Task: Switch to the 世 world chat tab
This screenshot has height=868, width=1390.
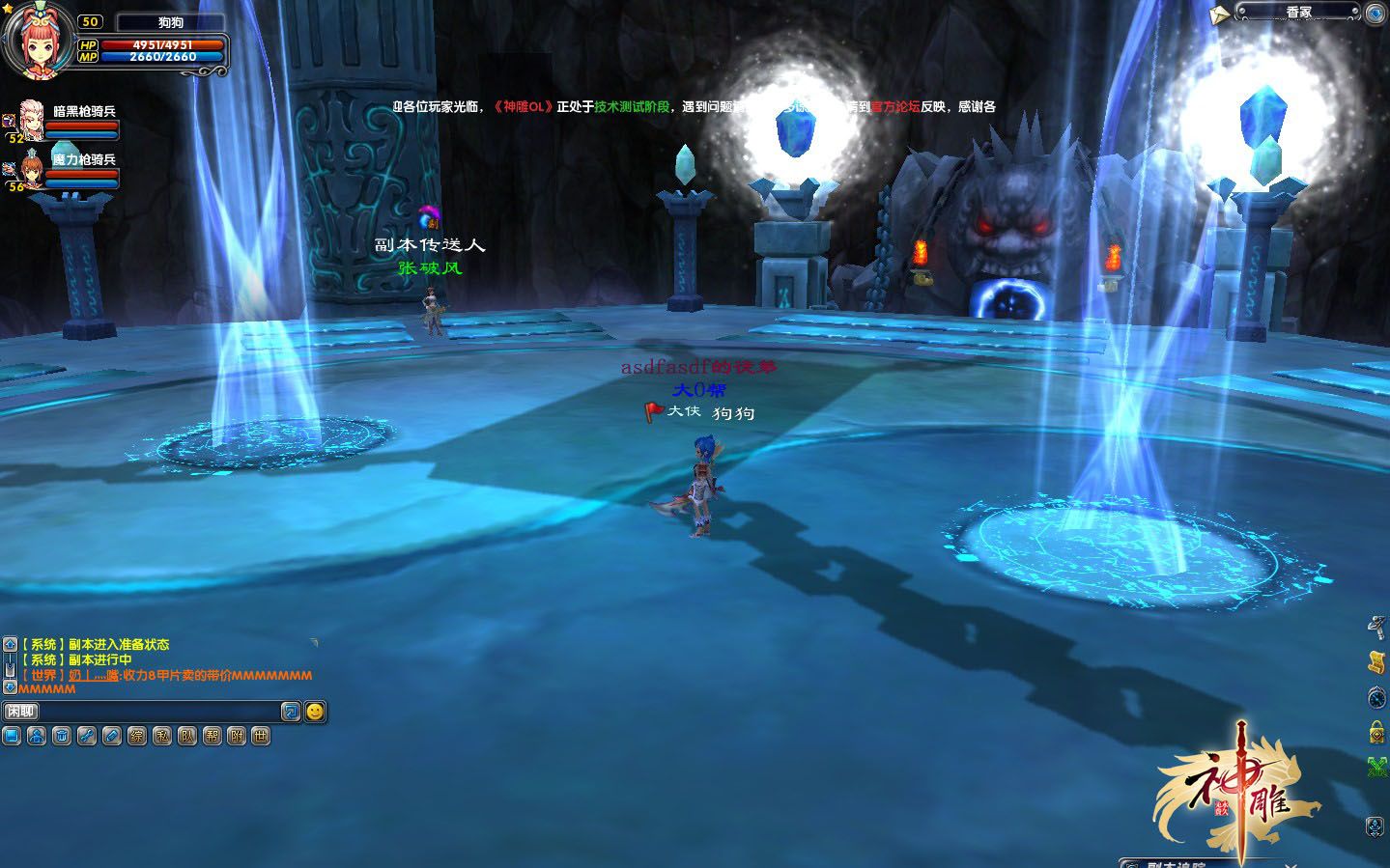Action: (261, 737)
